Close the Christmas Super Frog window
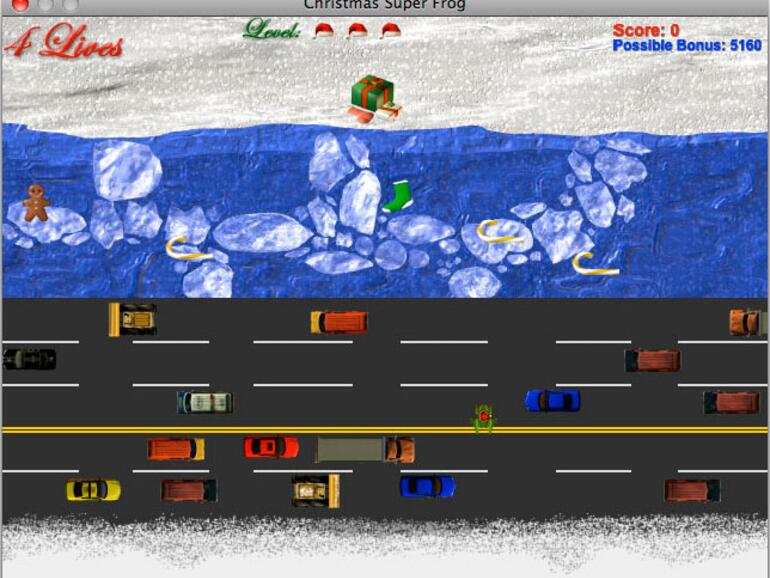Image resolution: width=770 pixels, height=578 pixels. (20, 5)
